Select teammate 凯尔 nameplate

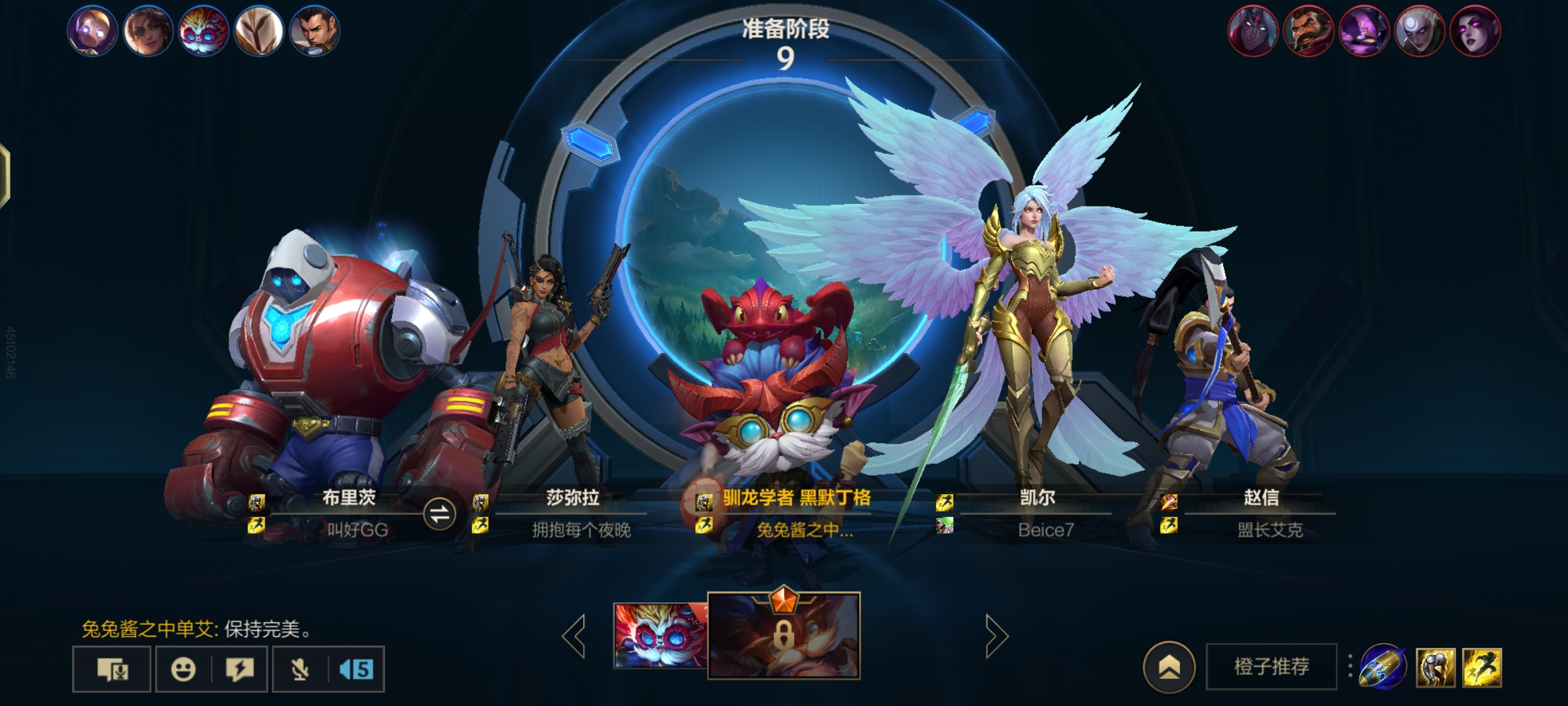point(1037,498)
